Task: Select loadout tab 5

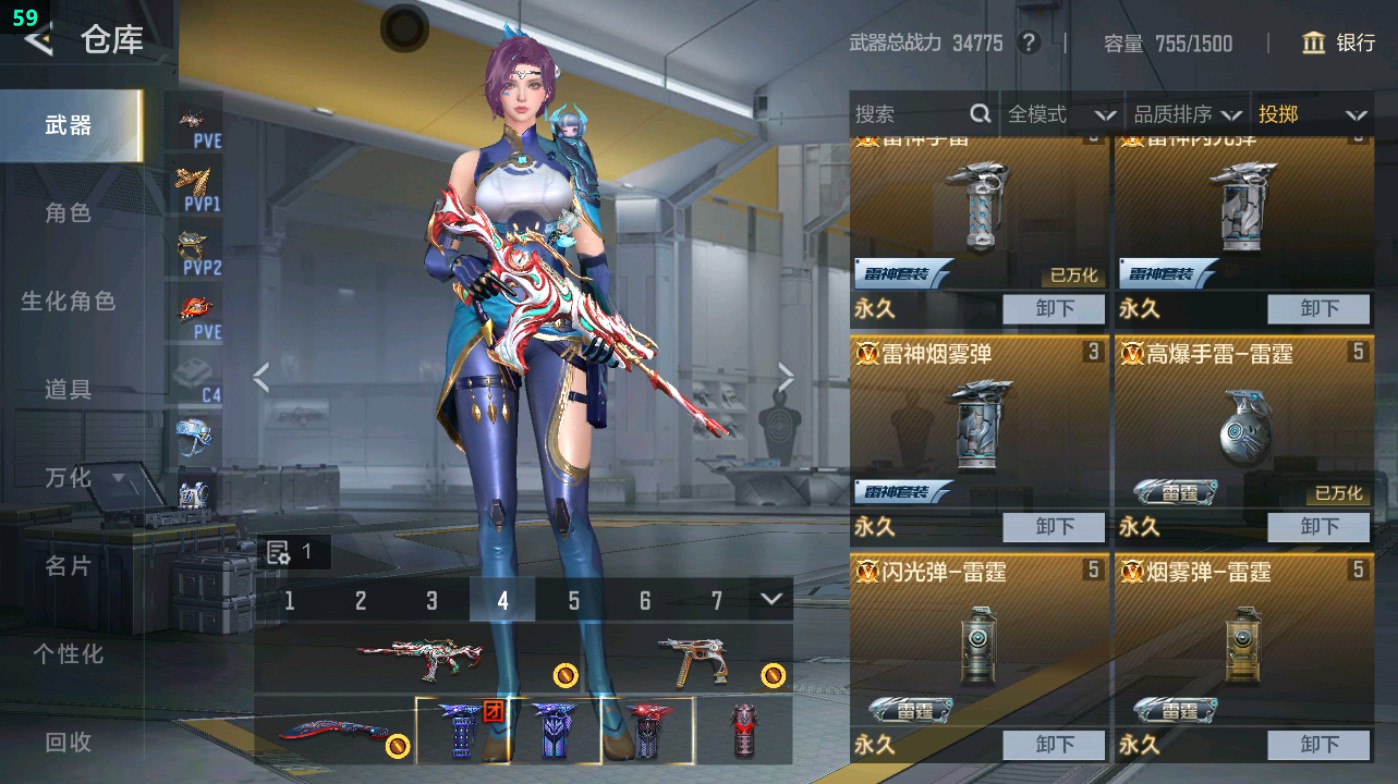Action: point(574,601)
